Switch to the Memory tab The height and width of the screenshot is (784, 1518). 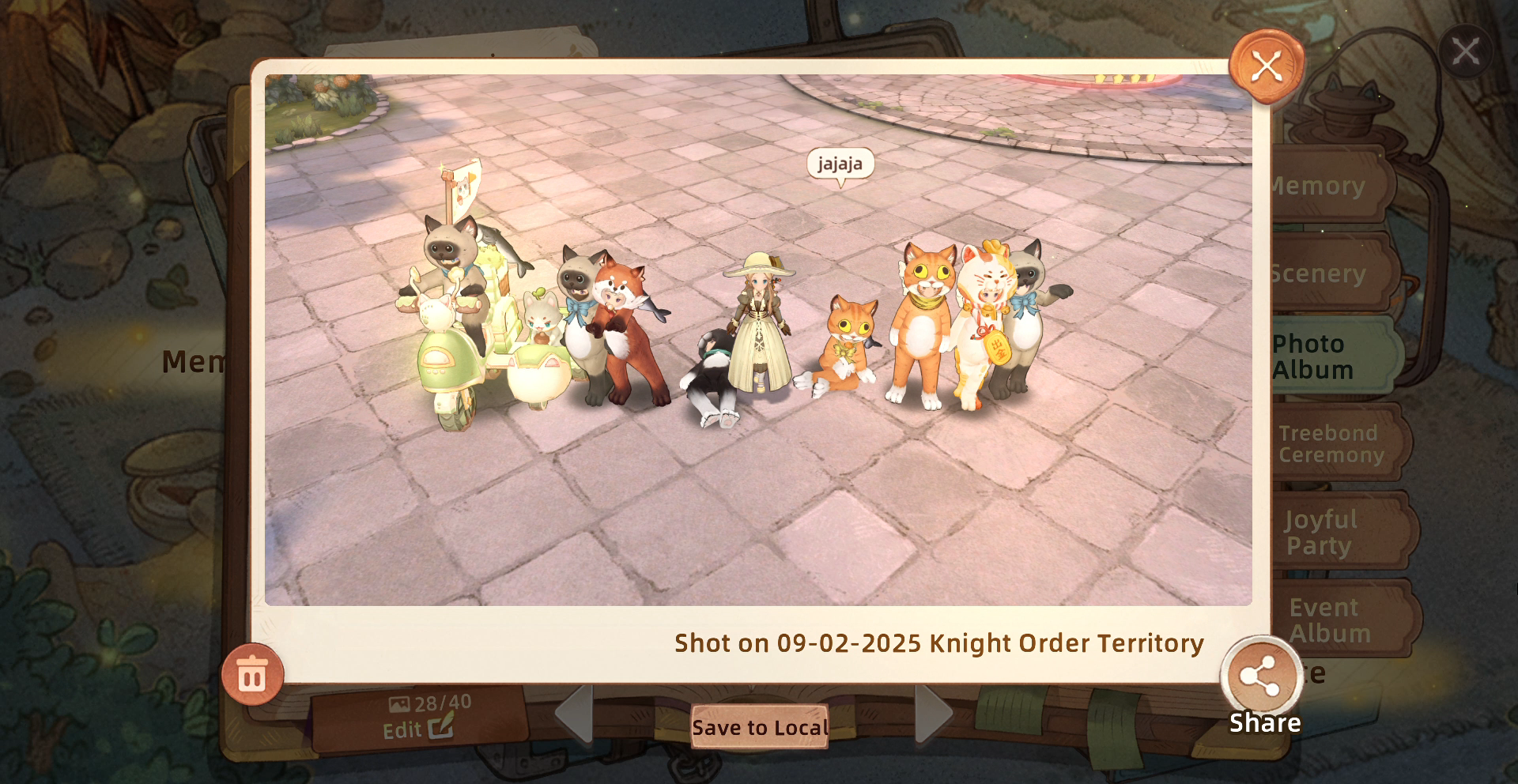pyautogui.click(x=1330, y=187)
